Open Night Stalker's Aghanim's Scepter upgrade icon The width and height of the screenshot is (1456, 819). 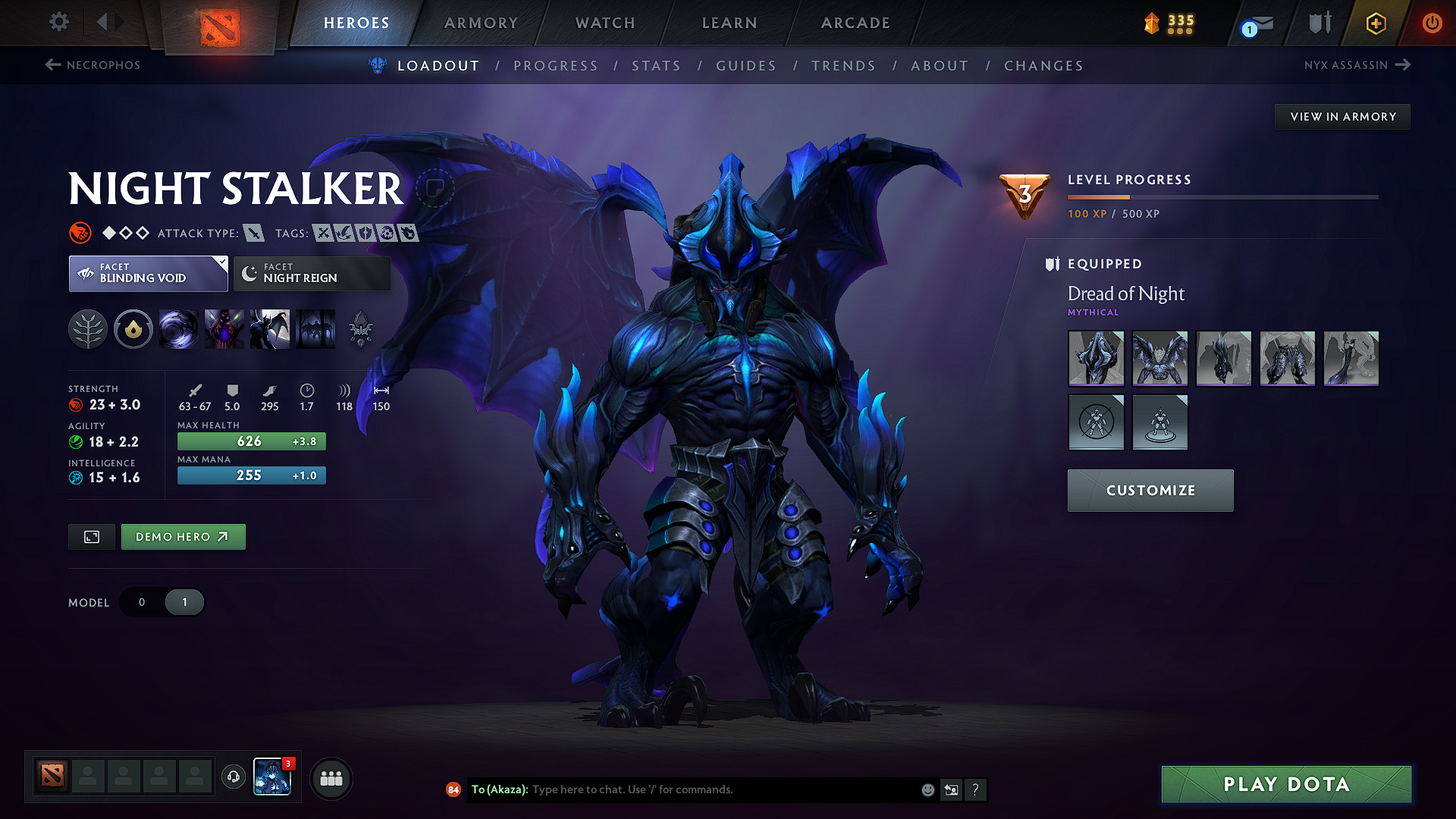pos(361,329)
